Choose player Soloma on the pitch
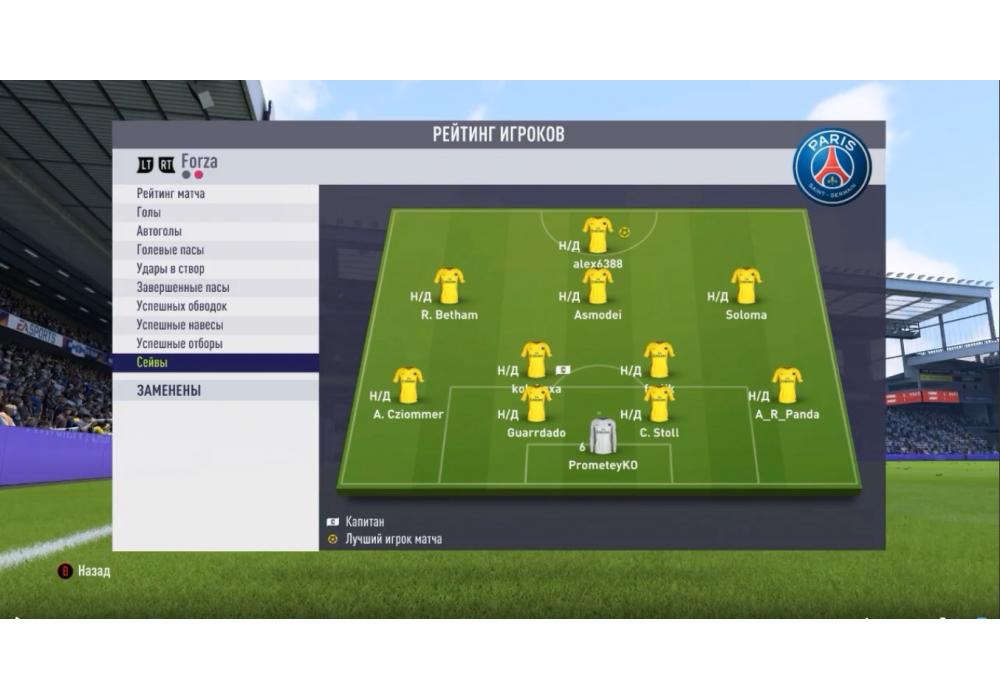The width and height of the screenshot is (1000, 700). click(746, 286)
